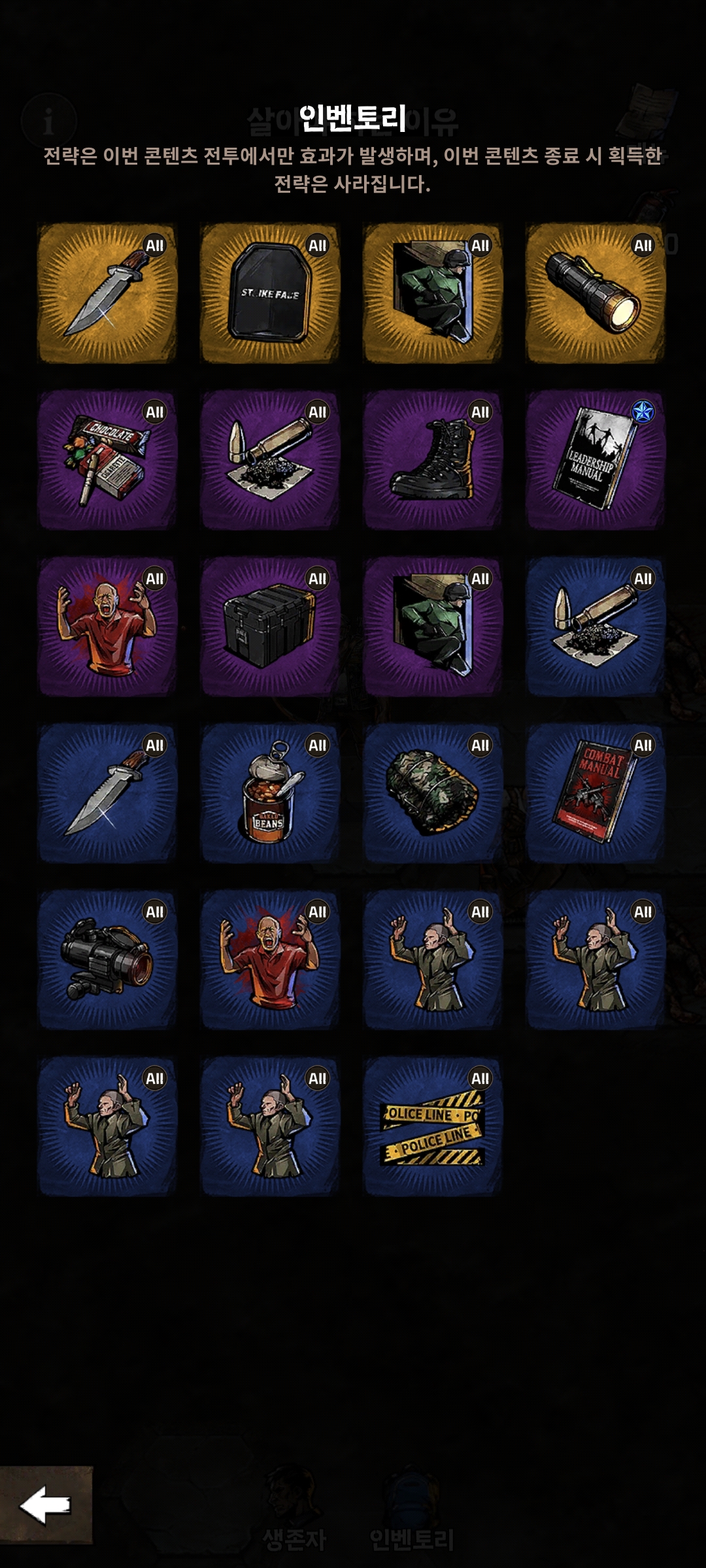Image resolution: width=706 pixels, height=1568 pixels.
Task: Select the rifle scope item
Action: tap(107, 960)
